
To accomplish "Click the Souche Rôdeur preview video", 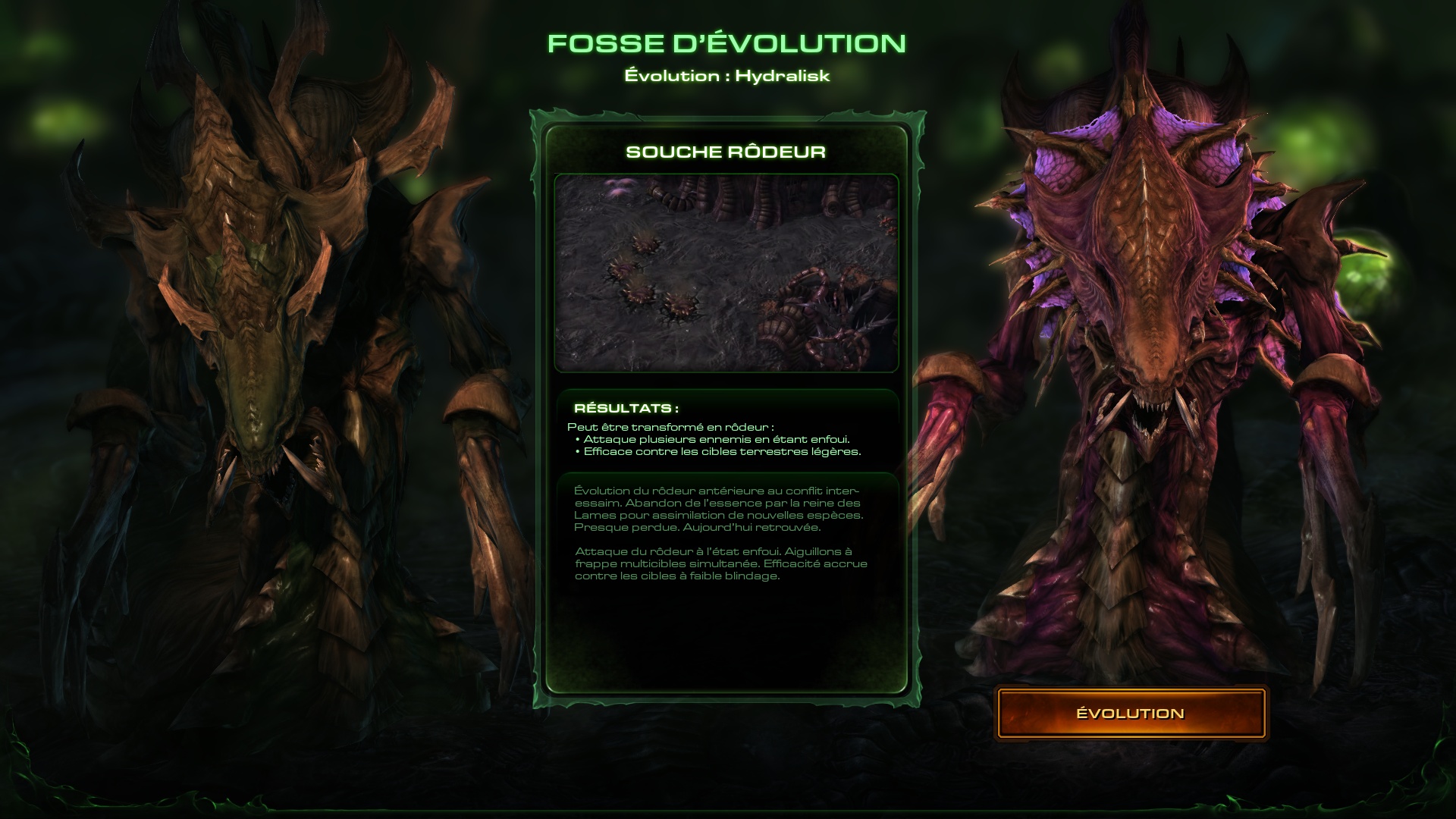I will pyautogui.click(x=726, y=273).
